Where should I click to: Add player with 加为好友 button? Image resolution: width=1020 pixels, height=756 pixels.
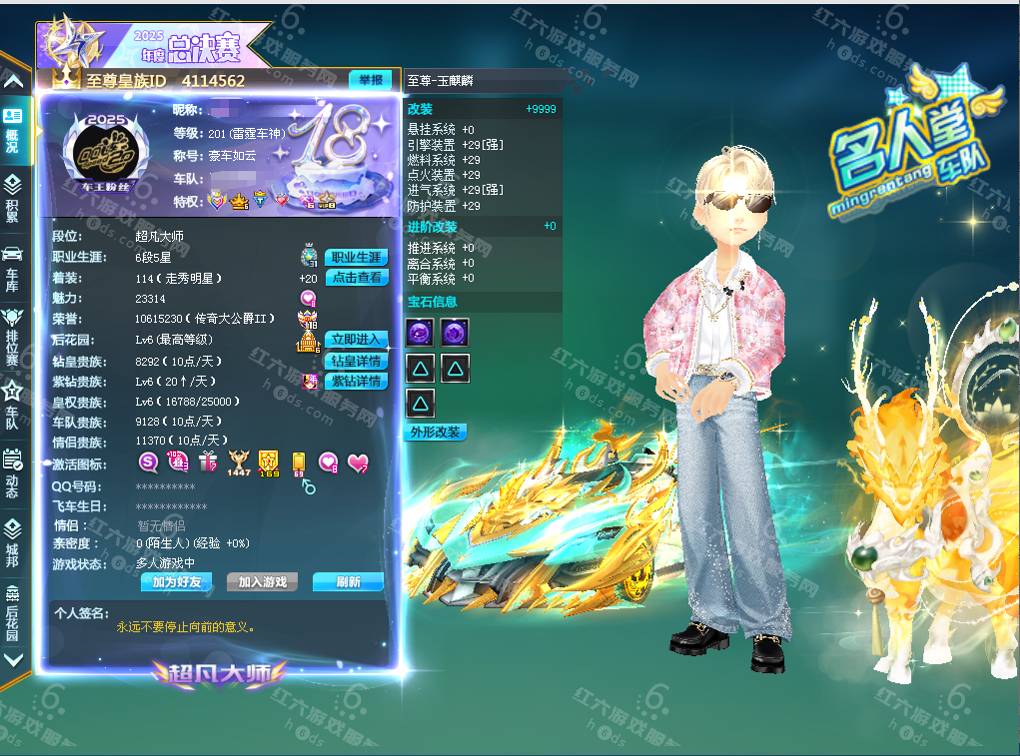tap(177, 582)
